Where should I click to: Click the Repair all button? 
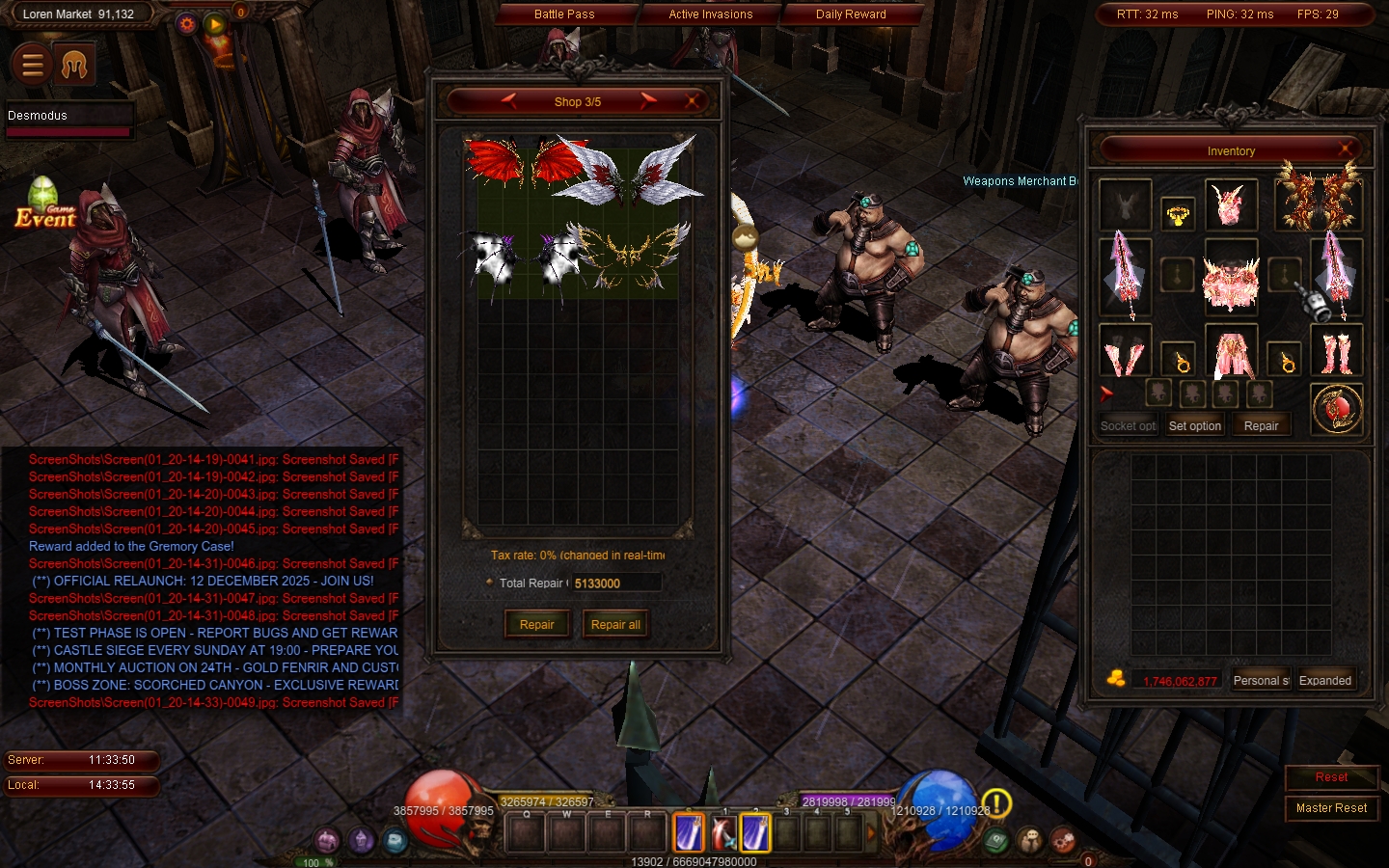click(615, 624)
